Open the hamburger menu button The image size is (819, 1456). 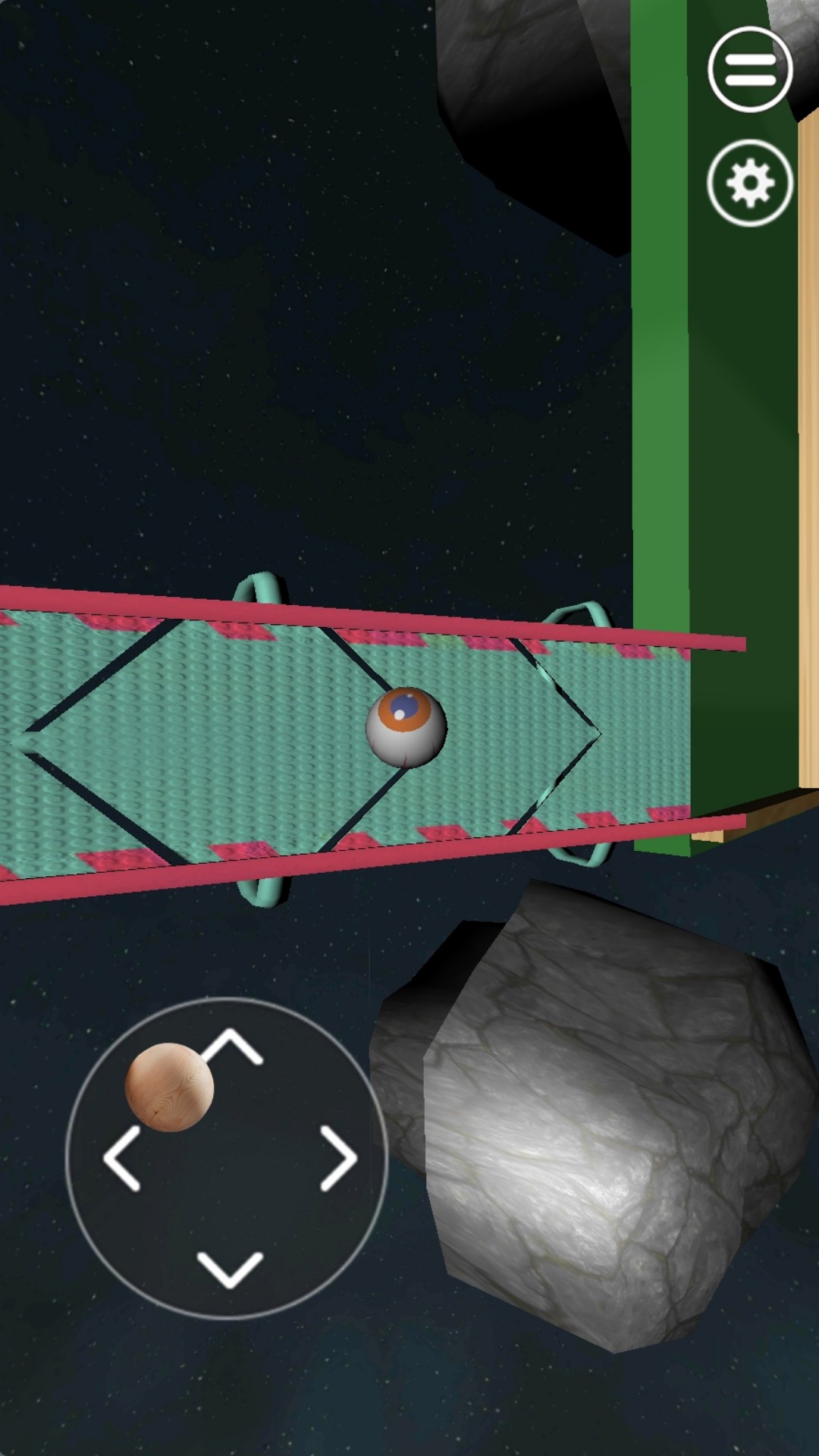pyautogui.click(x=750, y=70)
